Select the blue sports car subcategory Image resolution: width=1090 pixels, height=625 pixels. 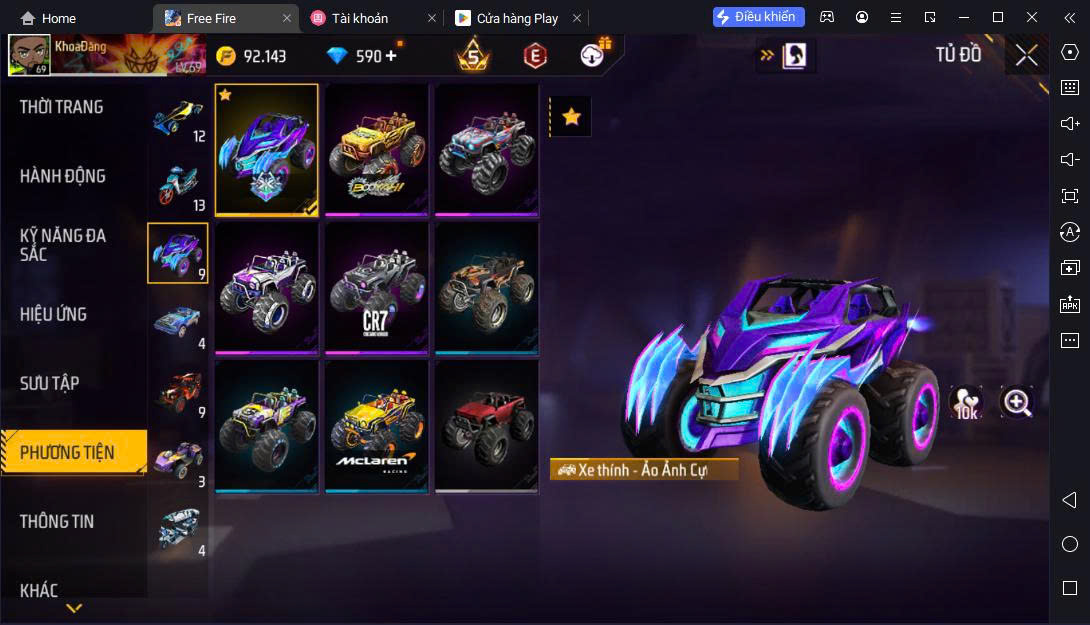178,322
